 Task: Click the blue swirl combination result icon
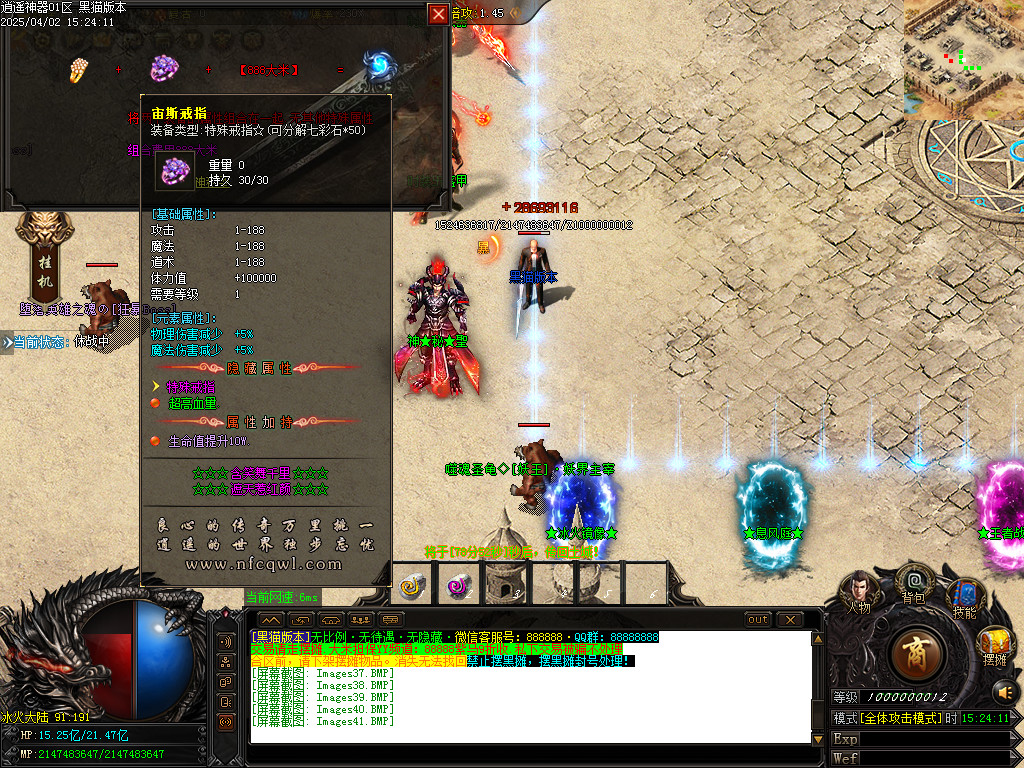point(378,67)
